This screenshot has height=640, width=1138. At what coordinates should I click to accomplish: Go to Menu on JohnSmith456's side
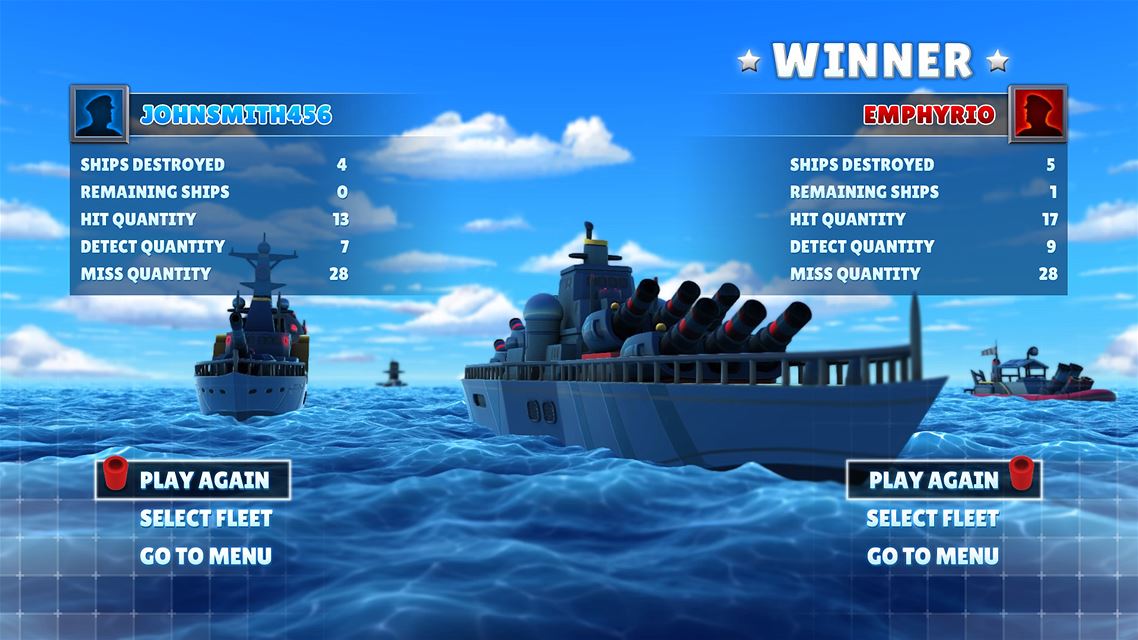205,556
